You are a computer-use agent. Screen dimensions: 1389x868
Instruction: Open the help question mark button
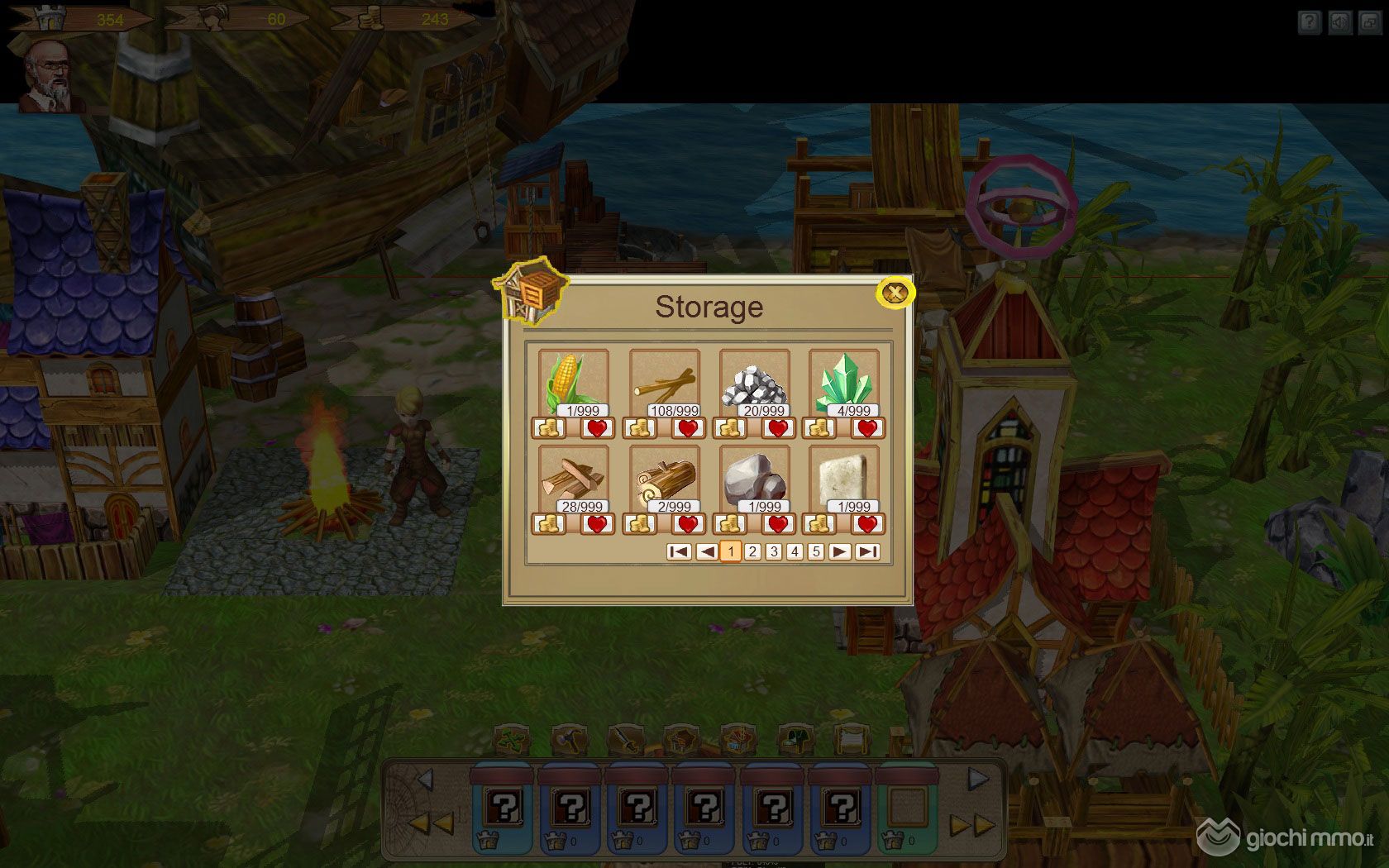(x=1309, y=22)
